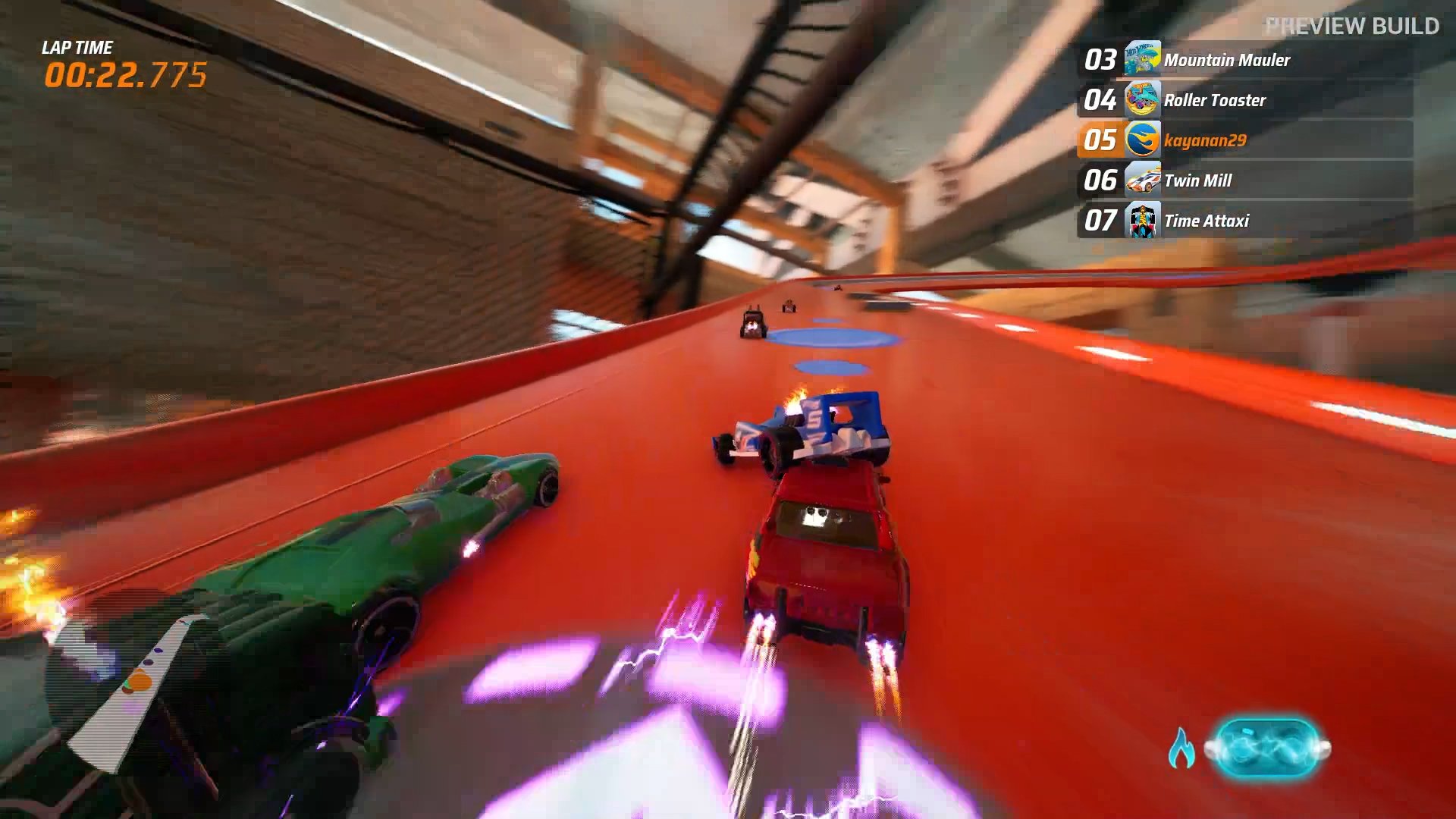Toggle the highlighted position 05 marker
Viewport: 1456px width, 819px height.
click(1100, 141)
